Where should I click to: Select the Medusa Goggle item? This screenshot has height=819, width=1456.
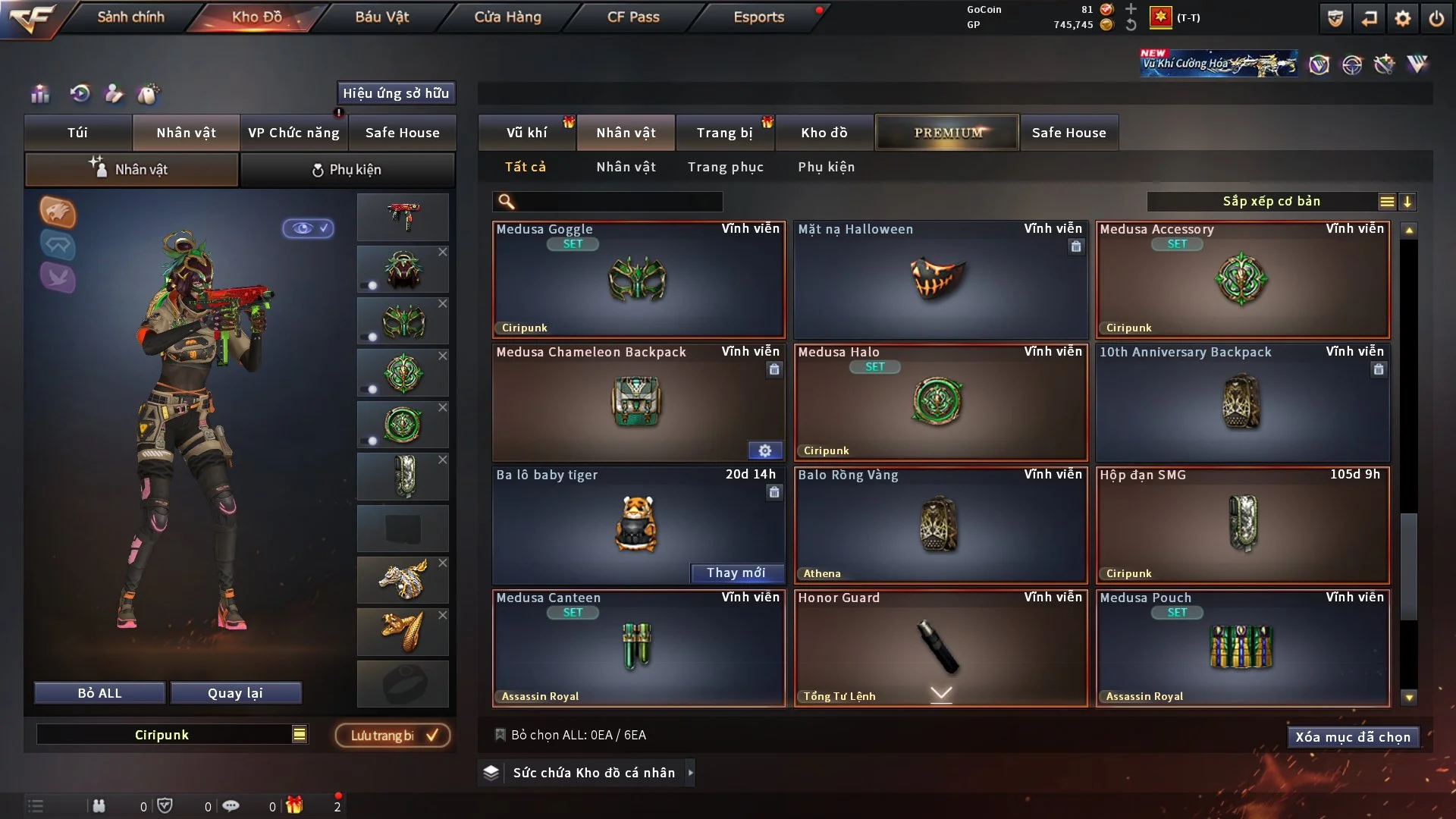pos(638,280)
